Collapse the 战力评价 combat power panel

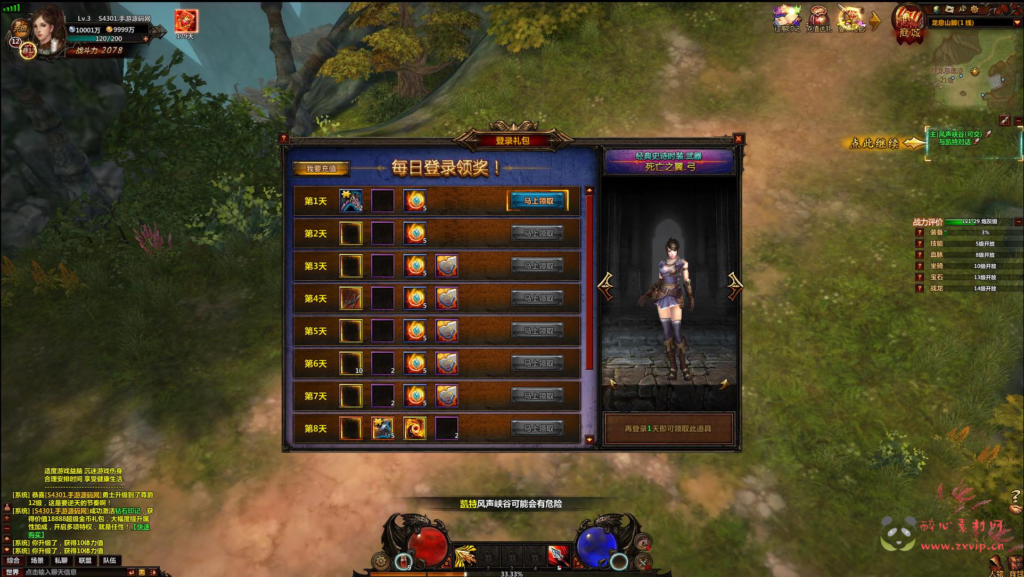coord(1017,221)
